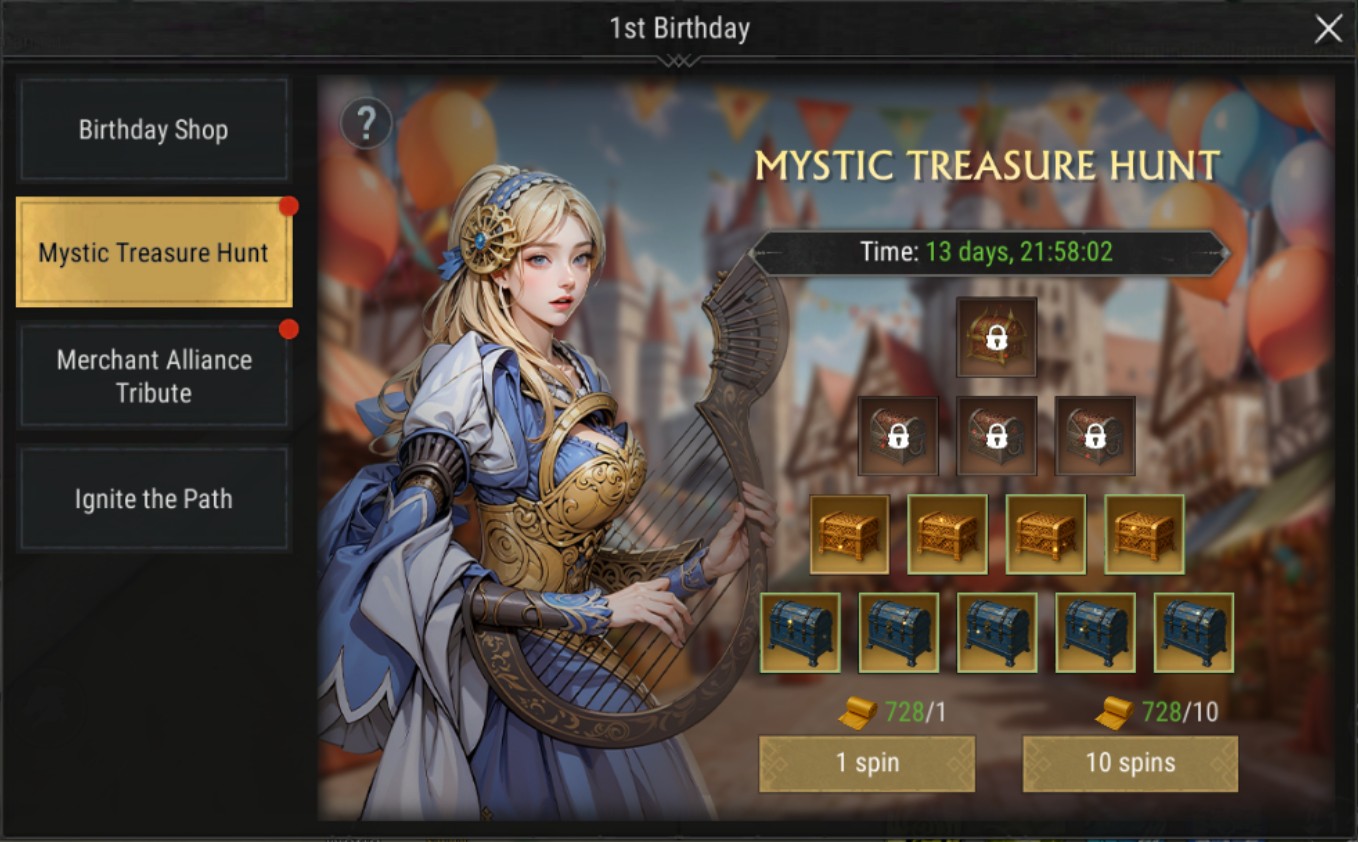The height and width of the screenshot is (842, 1358).
Task: Select the Mystic Treasure Hunt tab
Action: click(x=154, y=252)
